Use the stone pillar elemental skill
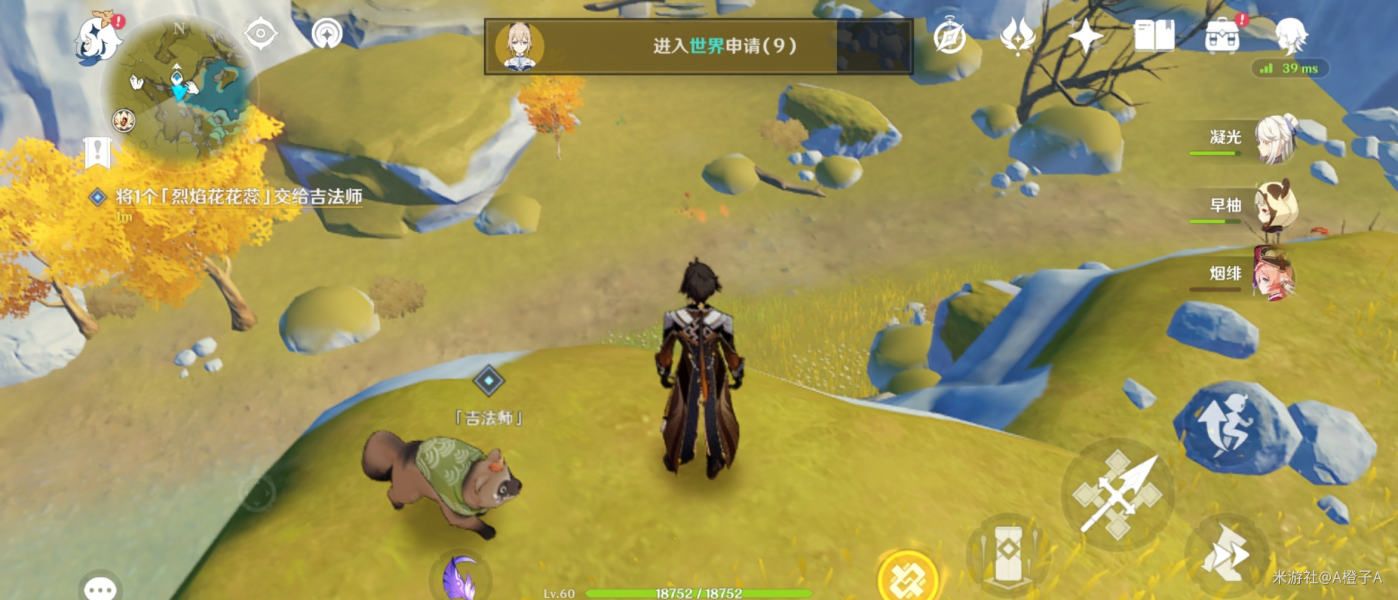This screenshot has height=600, width=1398. (x=1007, y=551)
